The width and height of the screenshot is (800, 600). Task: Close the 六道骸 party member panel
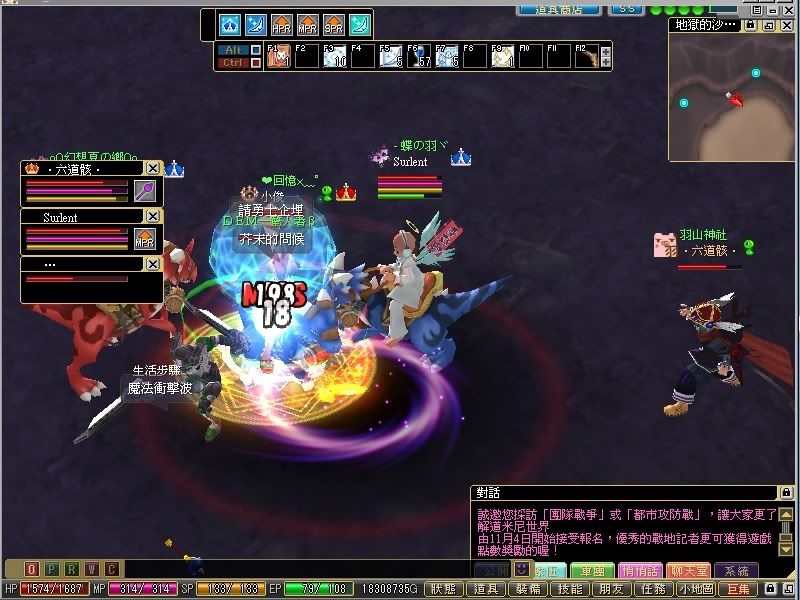tap(152, 169)
